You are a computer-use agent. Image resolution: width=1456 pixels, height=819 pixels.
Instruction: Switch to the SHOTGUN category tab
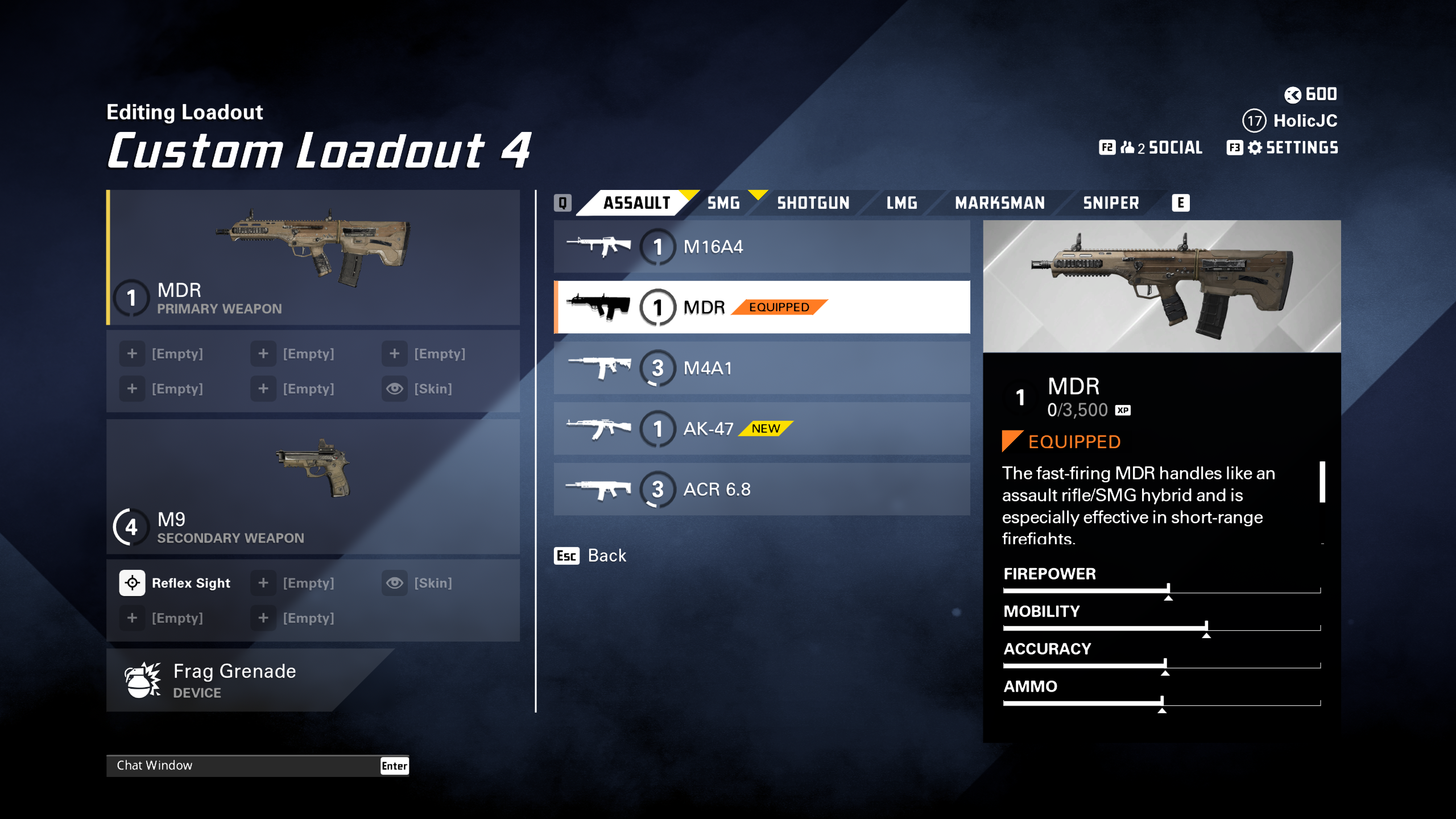tap(813, 202)
